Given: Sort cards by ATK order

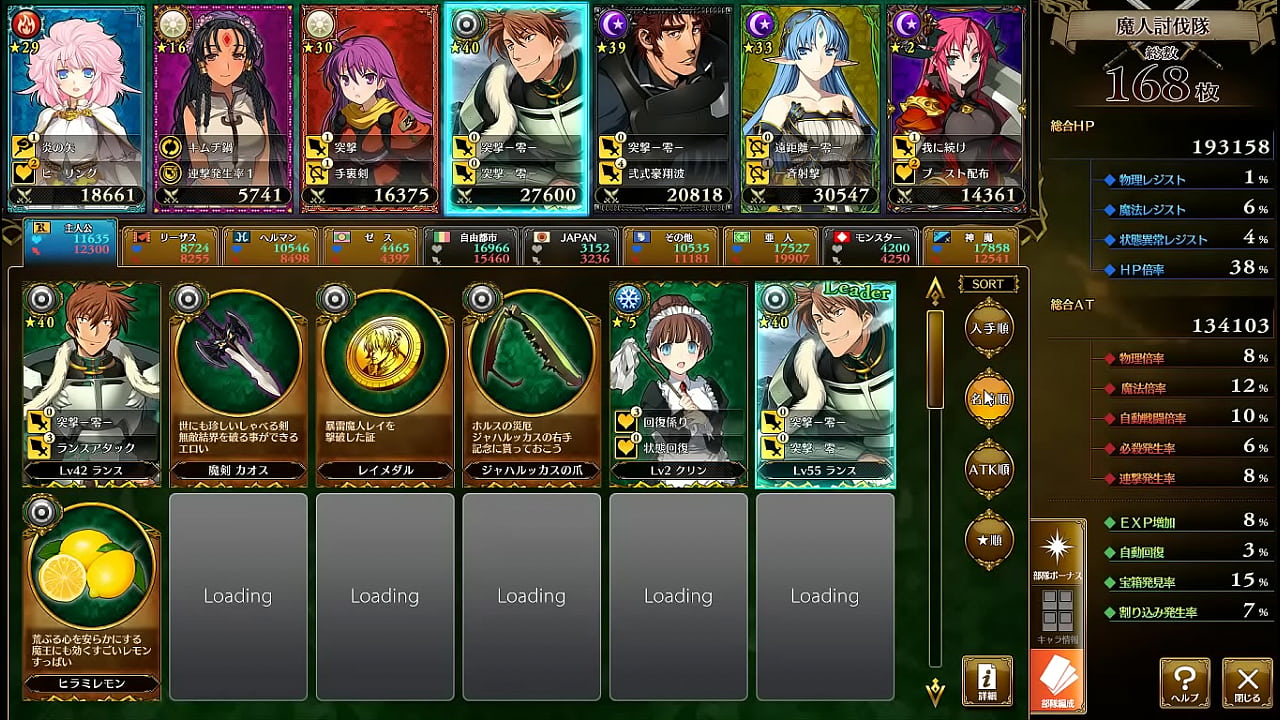Looking at the screenshot, I should click(x=988, y=469).
